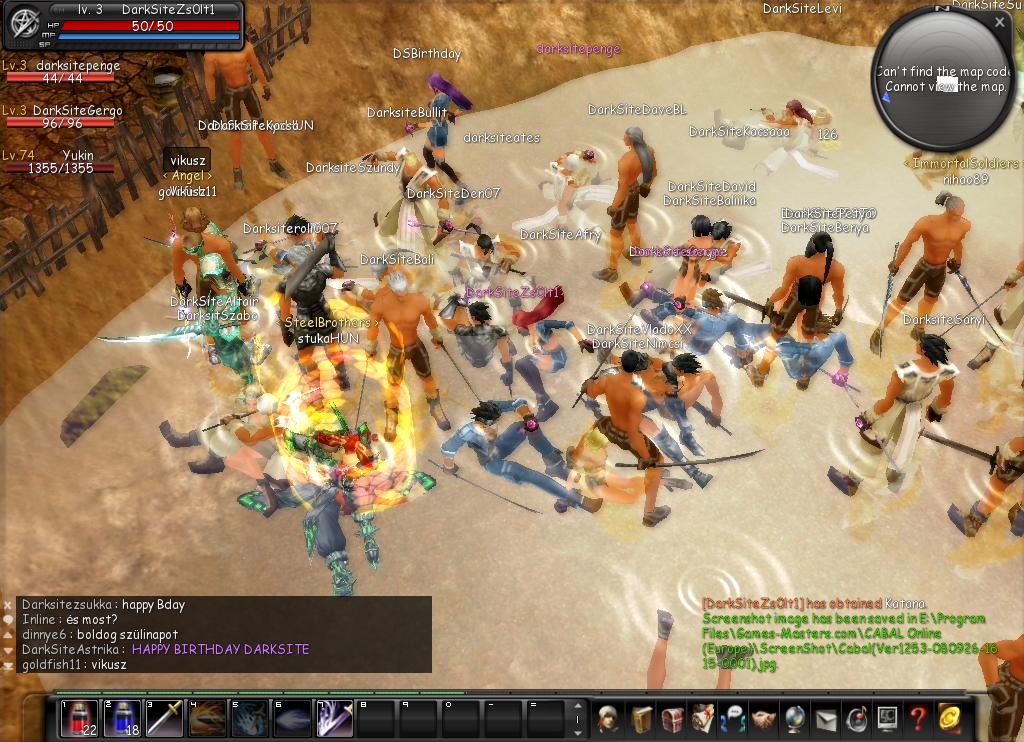Click the handshake trade icon
The height and width of the screenshot is (742, 1024).
765,718
